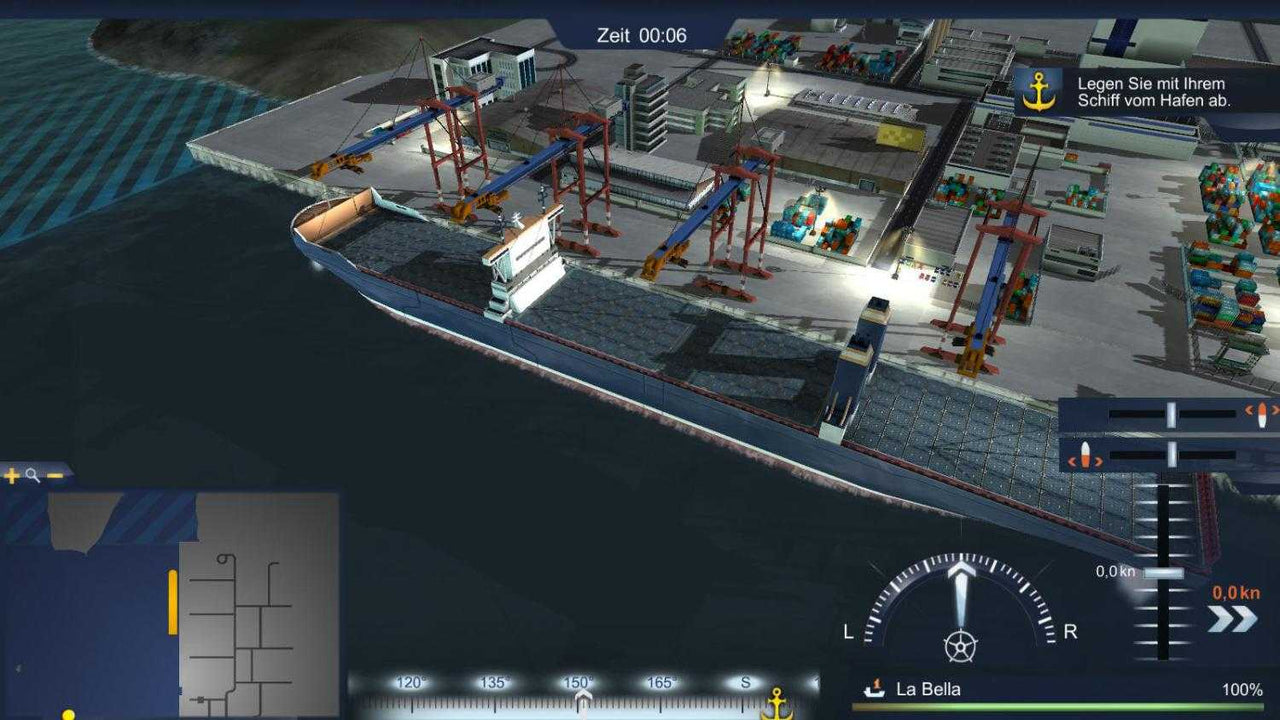The image size is (1280, 720).
Task: Click the orange right chevron on the upper thruster
Action: [1276, 411]
